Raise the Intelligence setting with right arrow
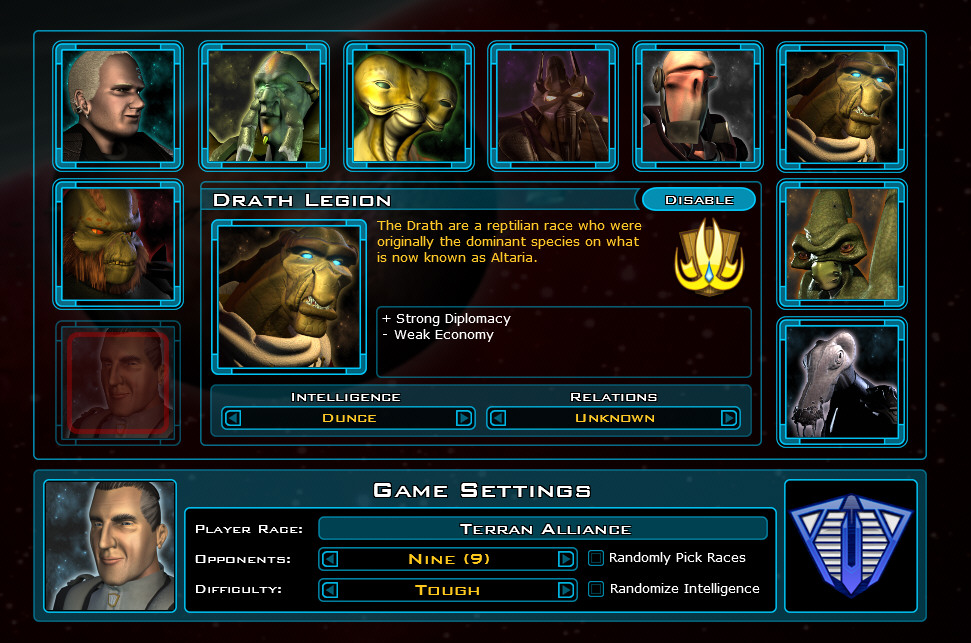 (x=463, y=418)
